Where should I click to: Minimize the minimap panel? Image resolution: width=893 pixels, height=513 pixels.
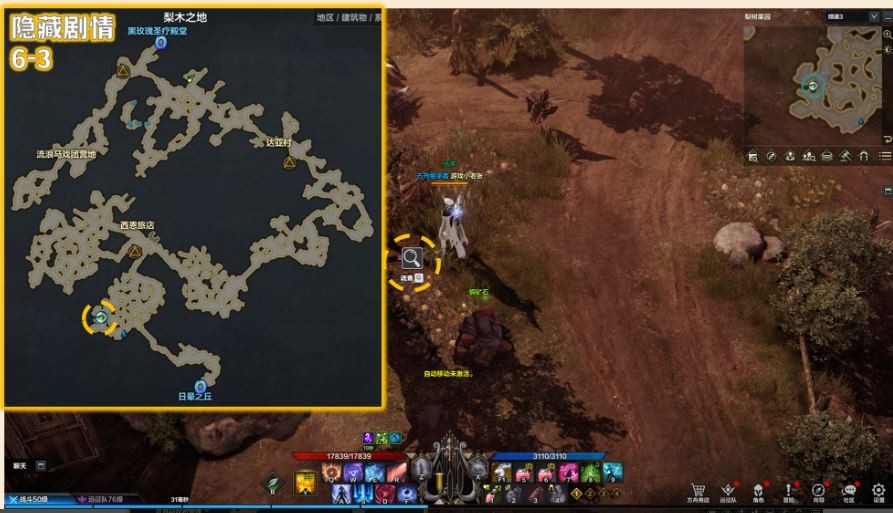[x=887, y=18]
